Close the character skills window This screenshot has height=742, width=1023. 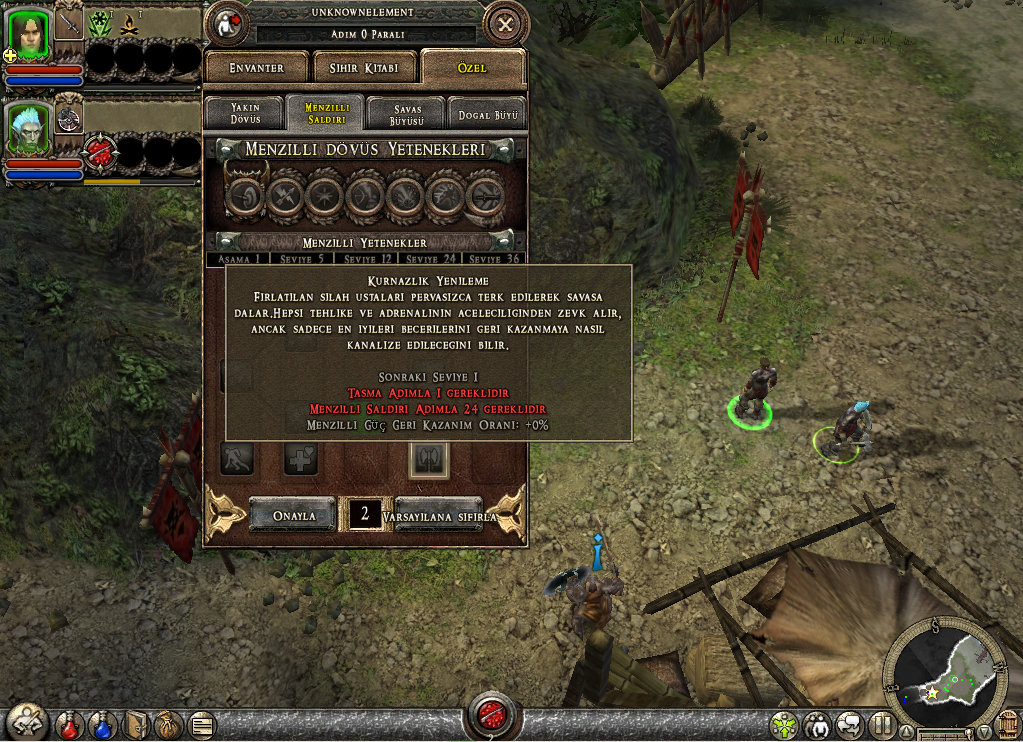(x=505, y=24)
